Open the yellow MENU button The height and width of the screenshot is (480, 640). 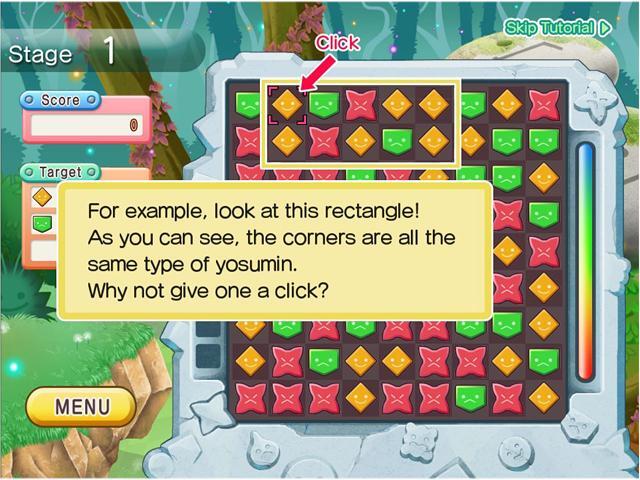(x=82, y=407)
